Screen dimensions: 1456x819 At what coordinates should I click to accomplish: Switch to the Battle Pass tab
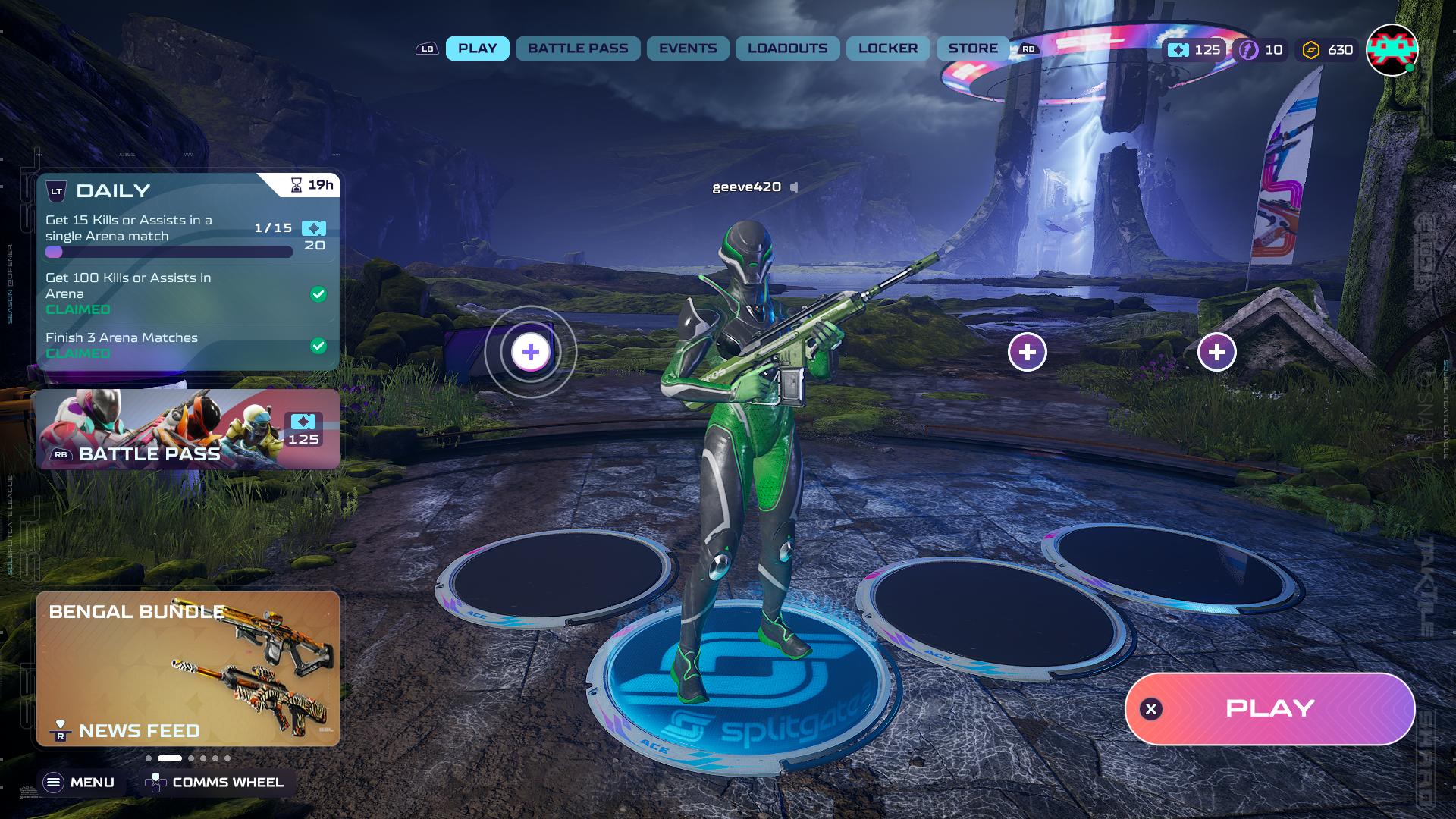click(578, 49)
